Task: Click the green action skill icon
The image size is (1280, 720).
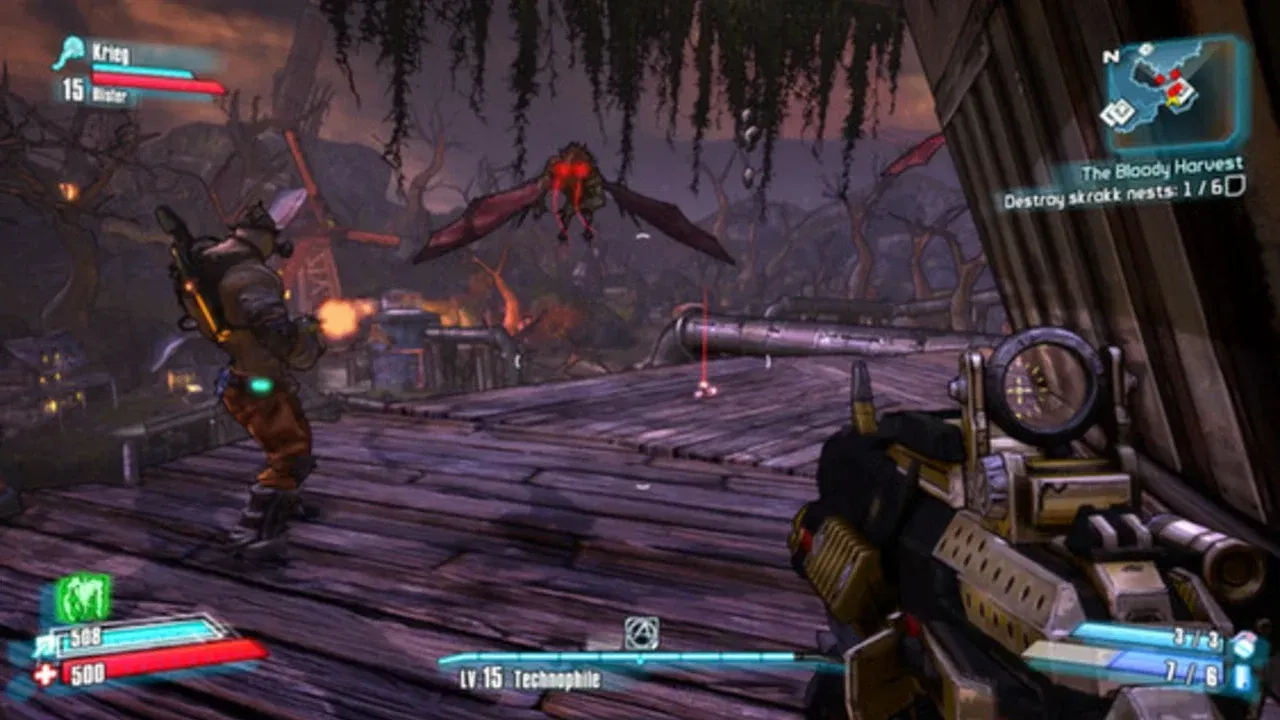Action: pos(81,598)
